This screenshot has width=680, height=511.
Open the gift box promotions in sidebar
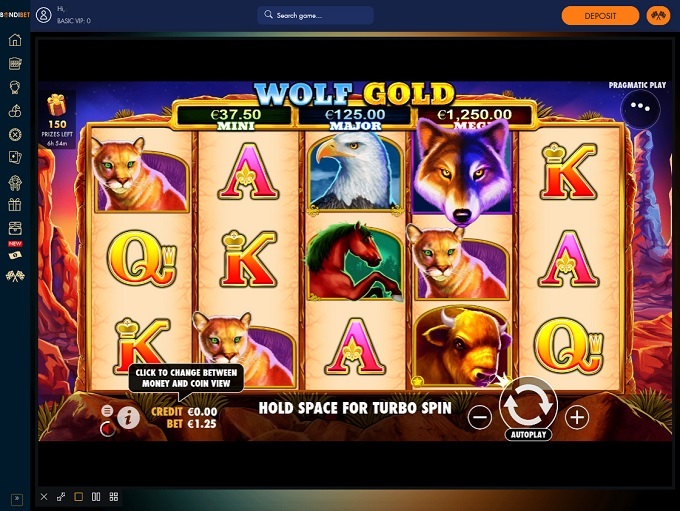(x=15, y=205)
